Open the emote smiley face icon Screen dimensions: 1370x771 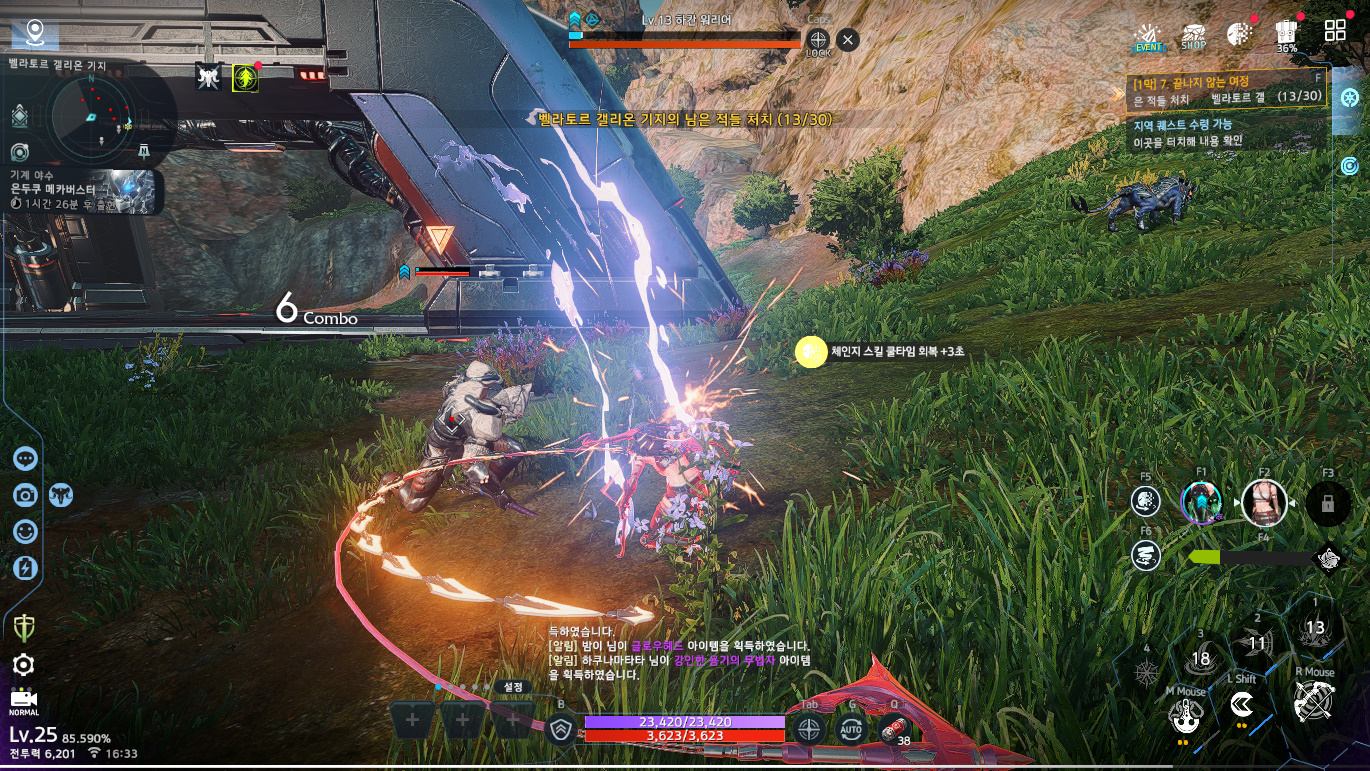[x=26, y=531]
